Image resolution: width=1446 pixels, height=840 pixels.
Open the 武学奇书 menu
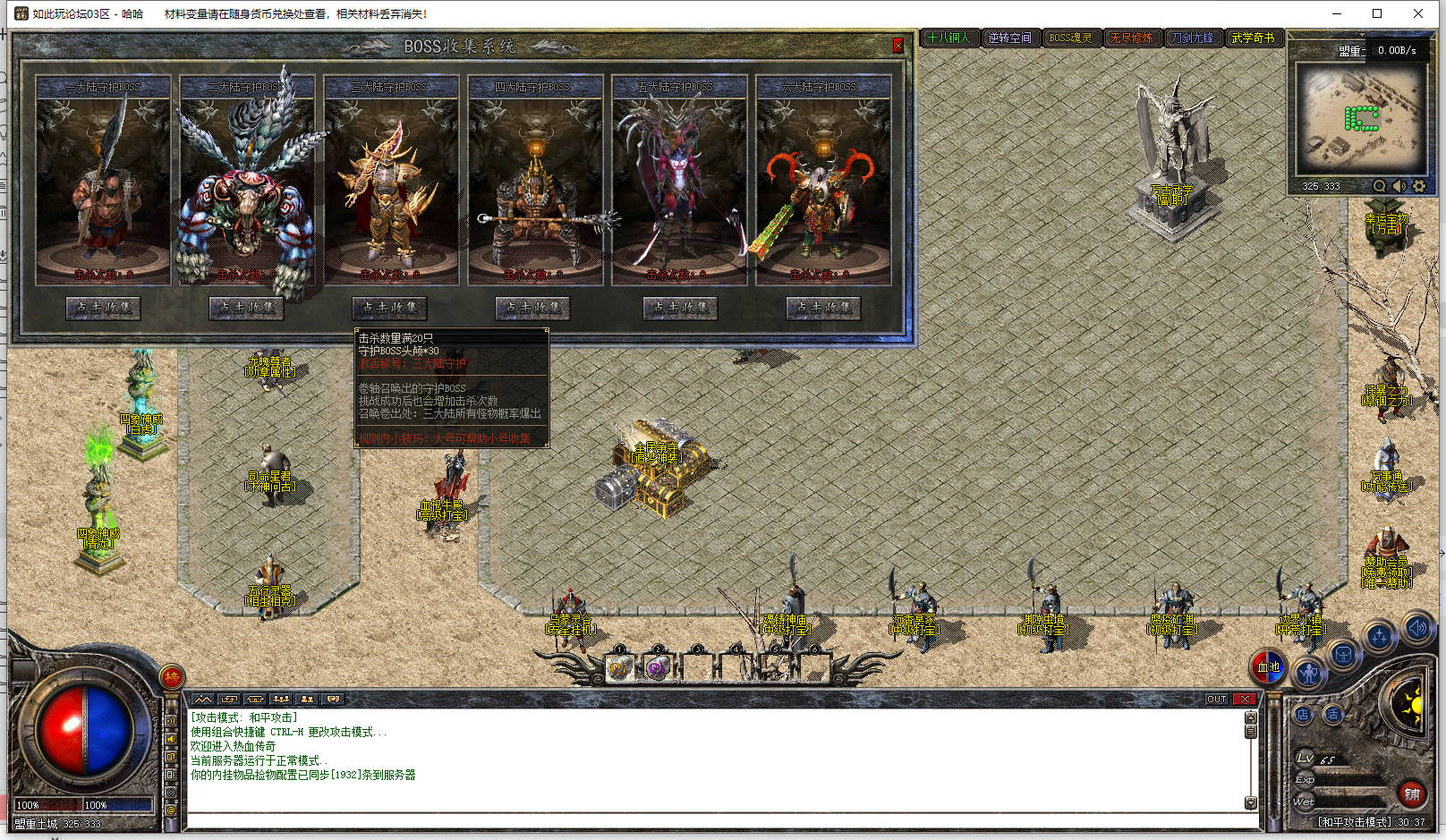coord(1254,38)
